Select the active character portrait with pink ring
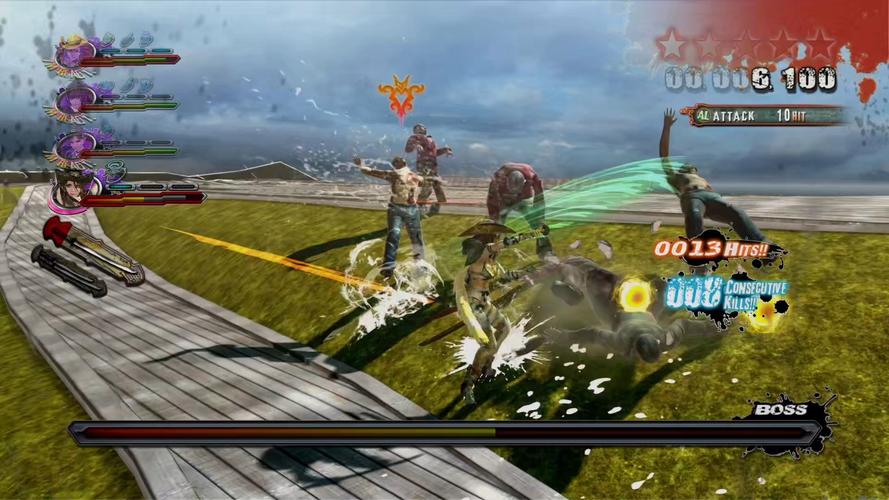 click(x=70, y=187)
